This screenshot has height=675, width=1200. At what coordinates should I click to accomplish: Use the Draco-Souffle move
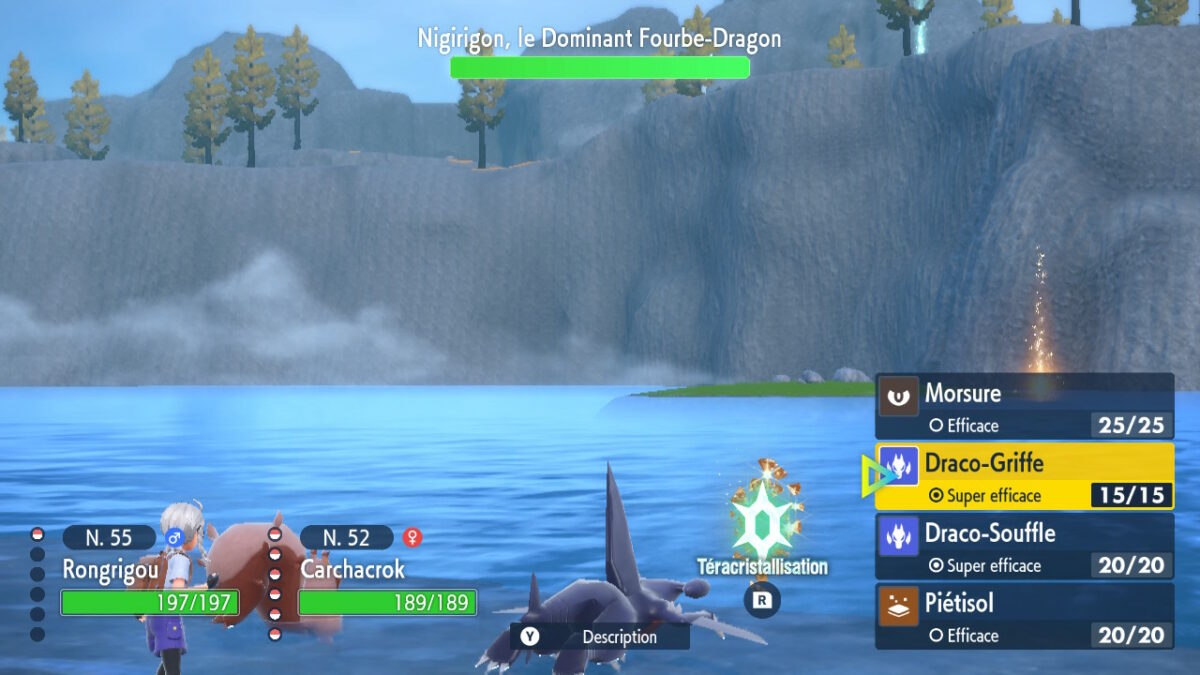click(x=1024, y=547)
